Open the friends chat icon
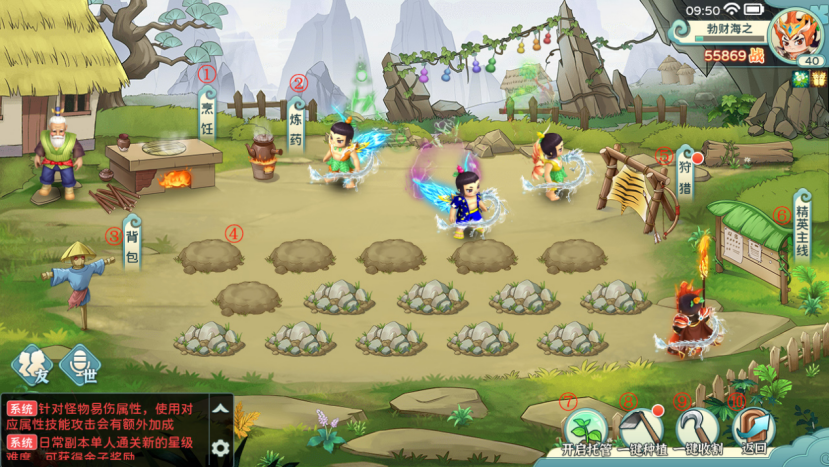This screenshot has width=830, height=467. pos(30,365)
